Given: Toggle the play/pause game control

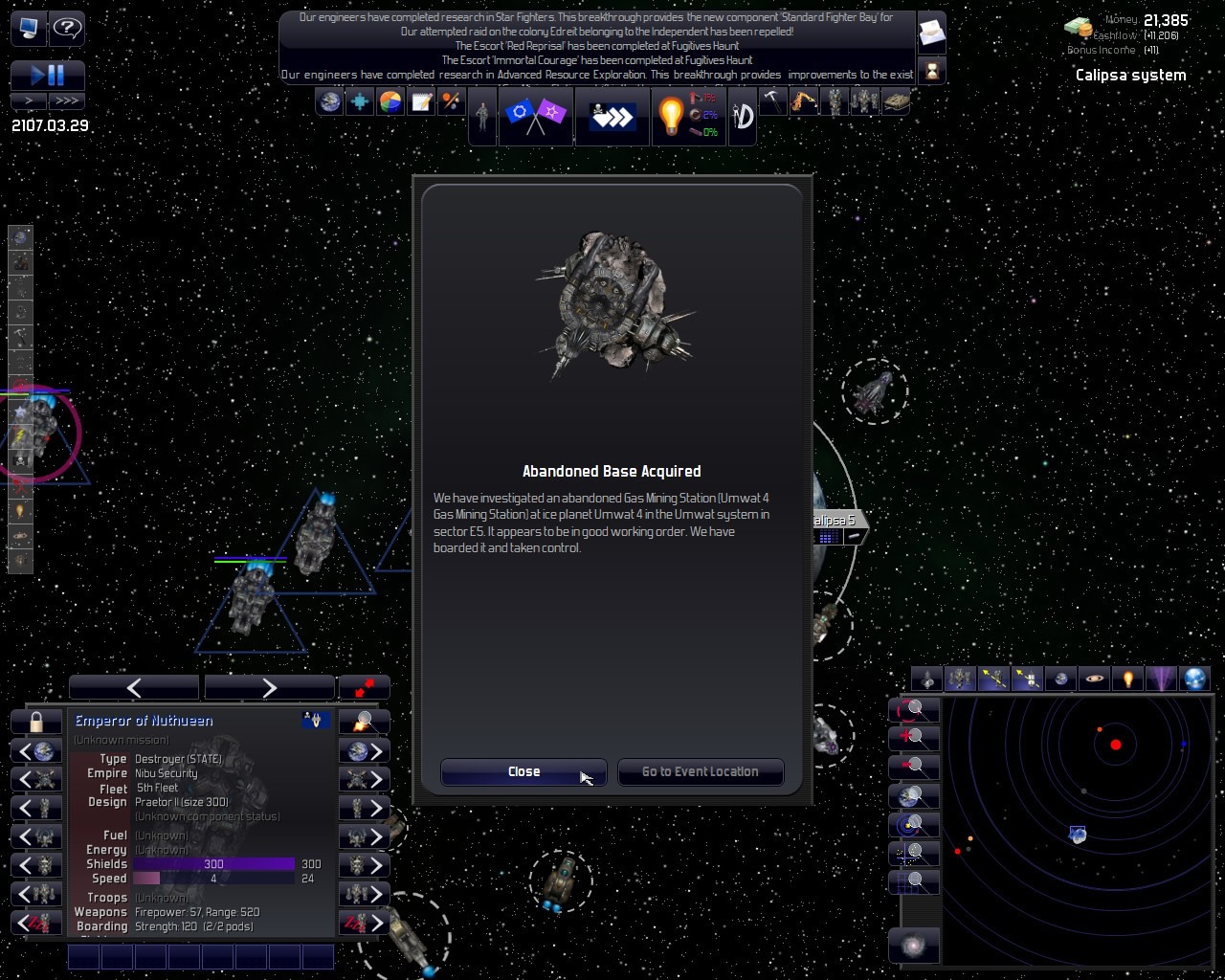Looking at the screenshot, I should tap(48, 75).
